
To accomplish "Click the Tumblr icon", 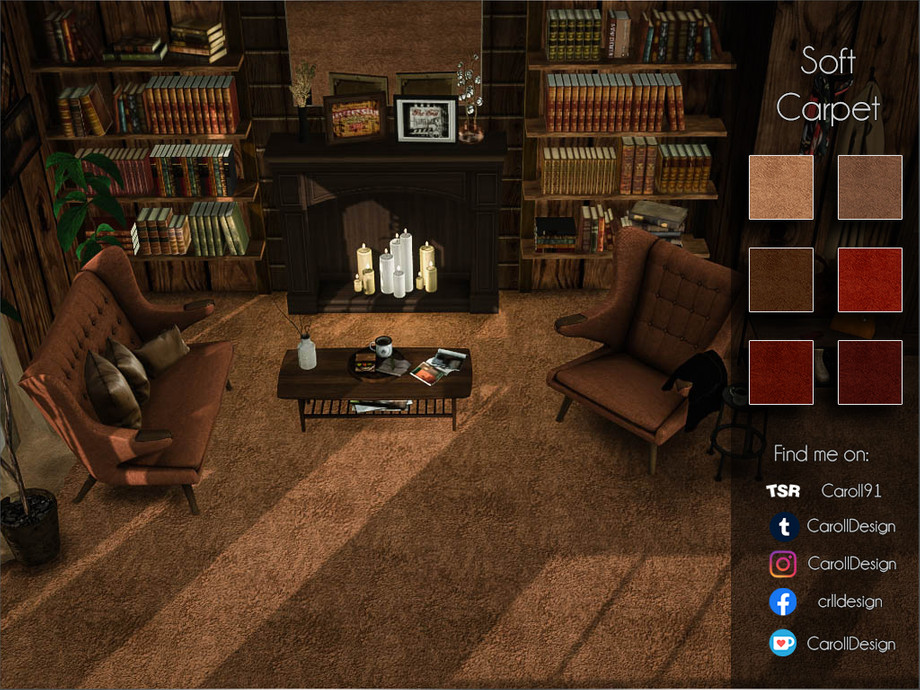I will pos(784,526).
